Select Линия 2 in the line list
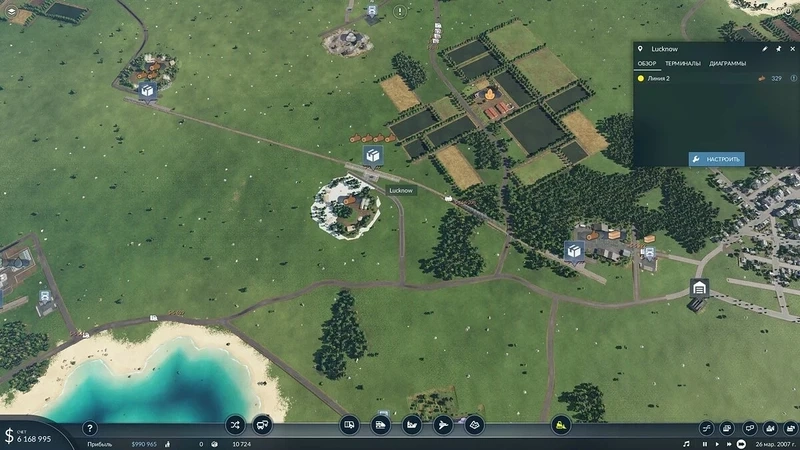 (x=660, y=78)
